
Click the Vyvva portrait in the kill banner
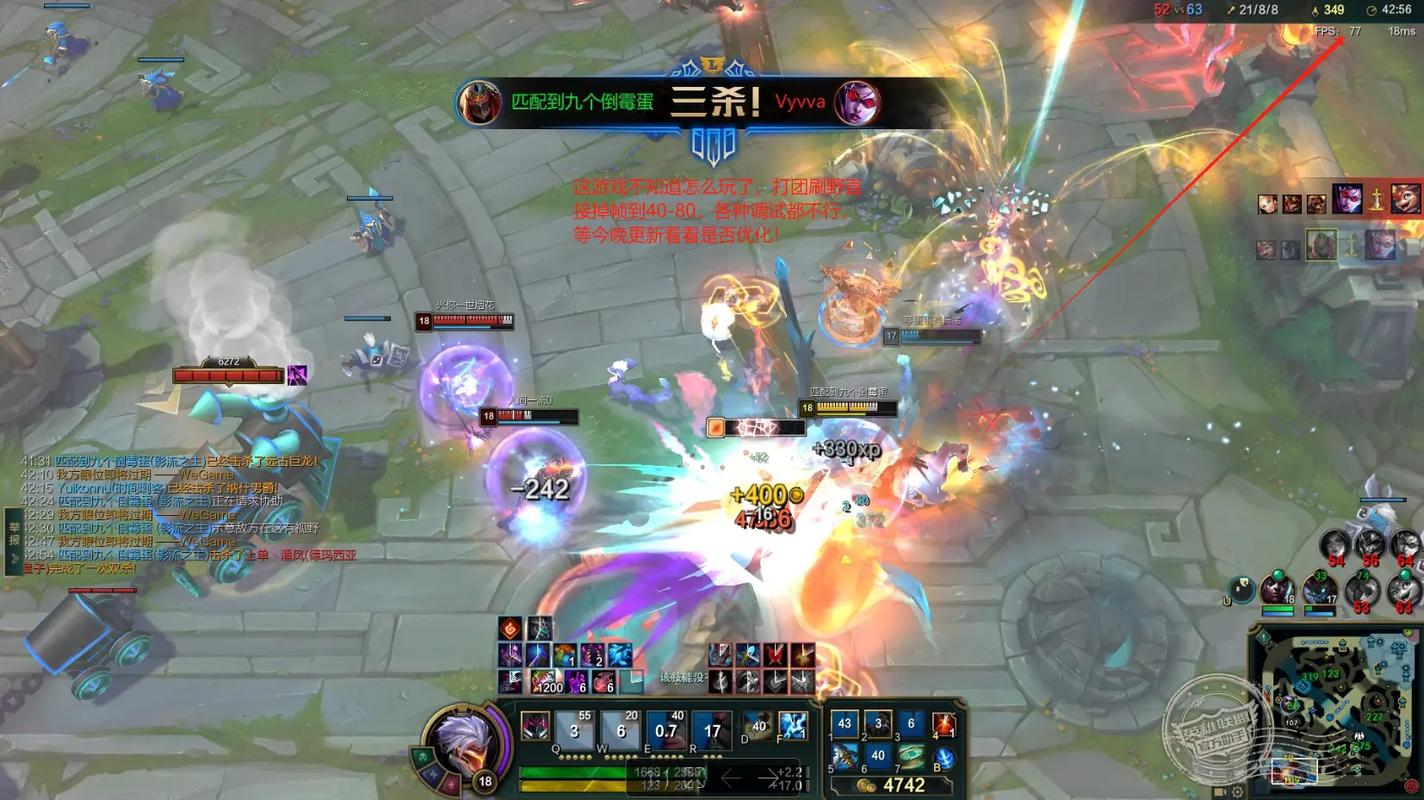coord(857,103)
